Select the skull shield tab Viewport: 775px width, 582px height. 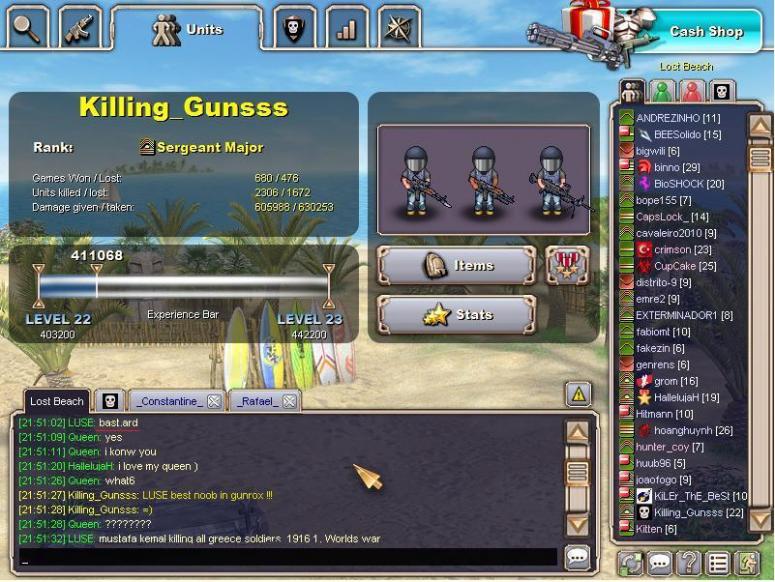pyautogui.click(x=294, y=28)
